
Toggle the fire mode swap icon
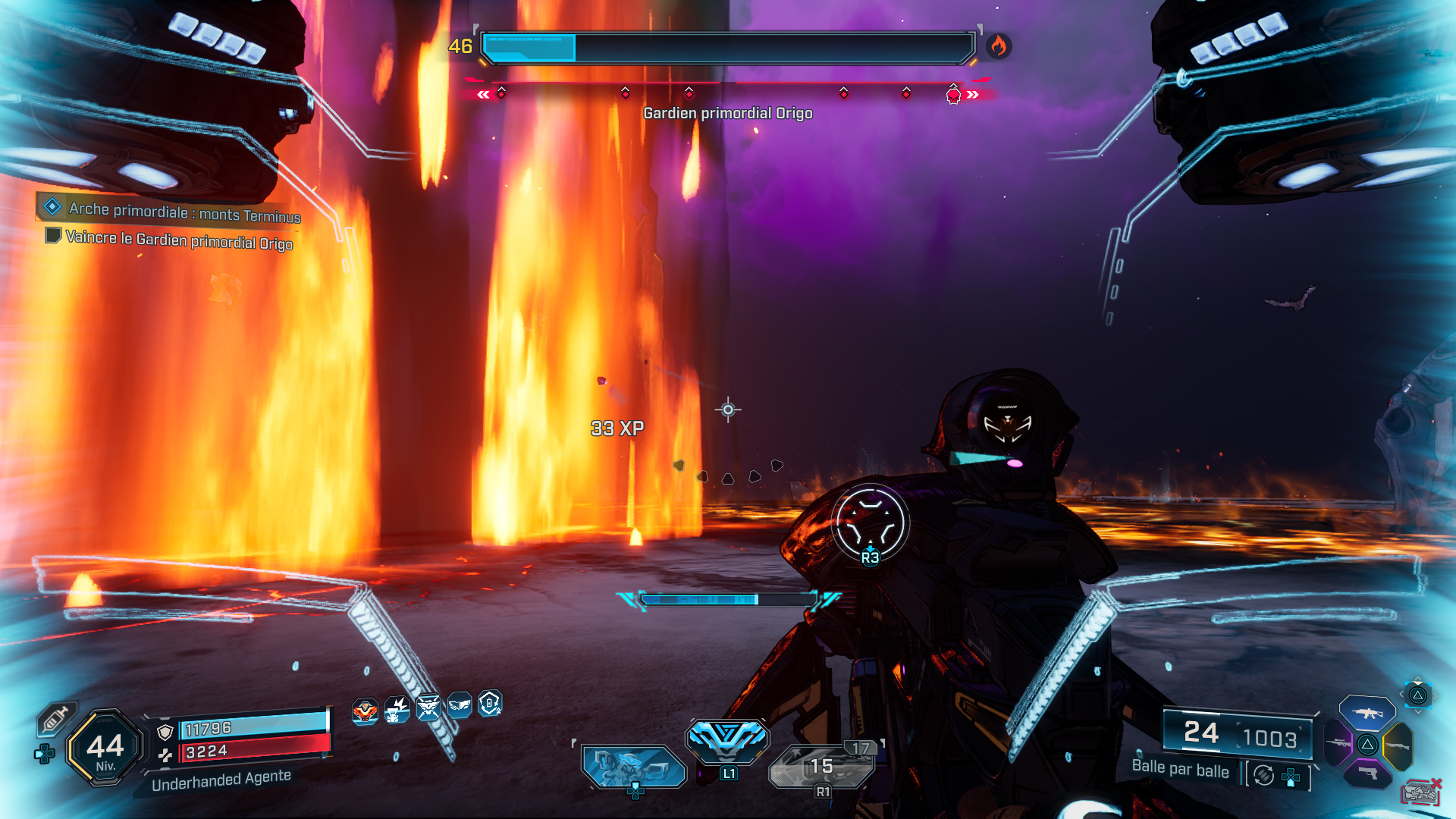coord(1263,775)
